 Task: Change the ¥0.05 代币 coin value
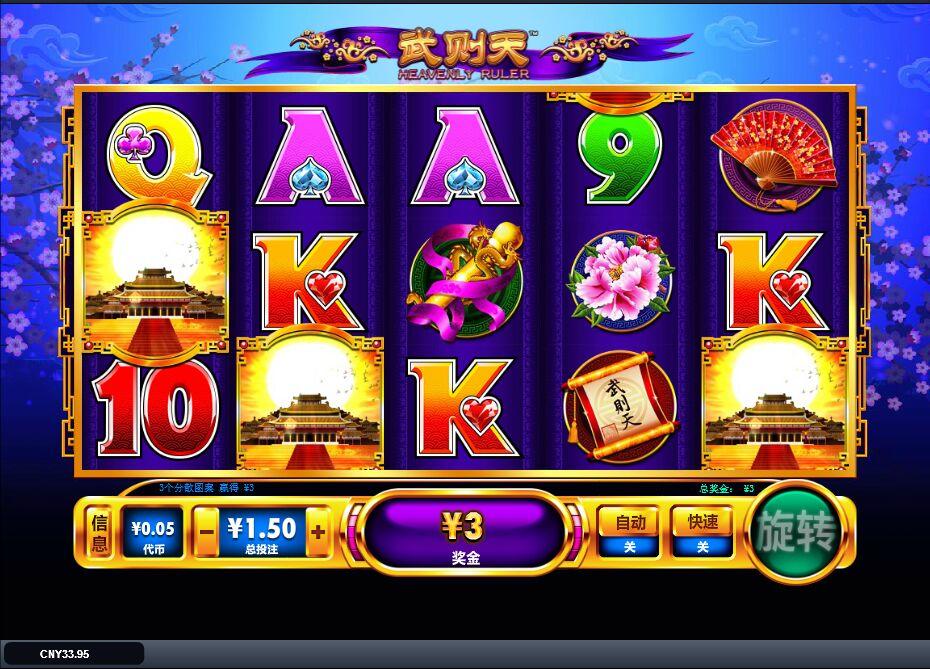point(152,532)
